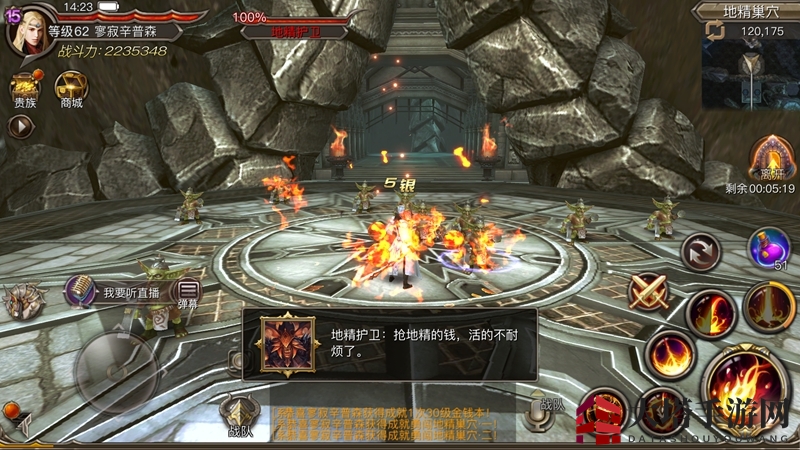Viewport: 800px width, 450px height.
Task: Expand the round arrow menu toggle
Action: pos(20,126)
